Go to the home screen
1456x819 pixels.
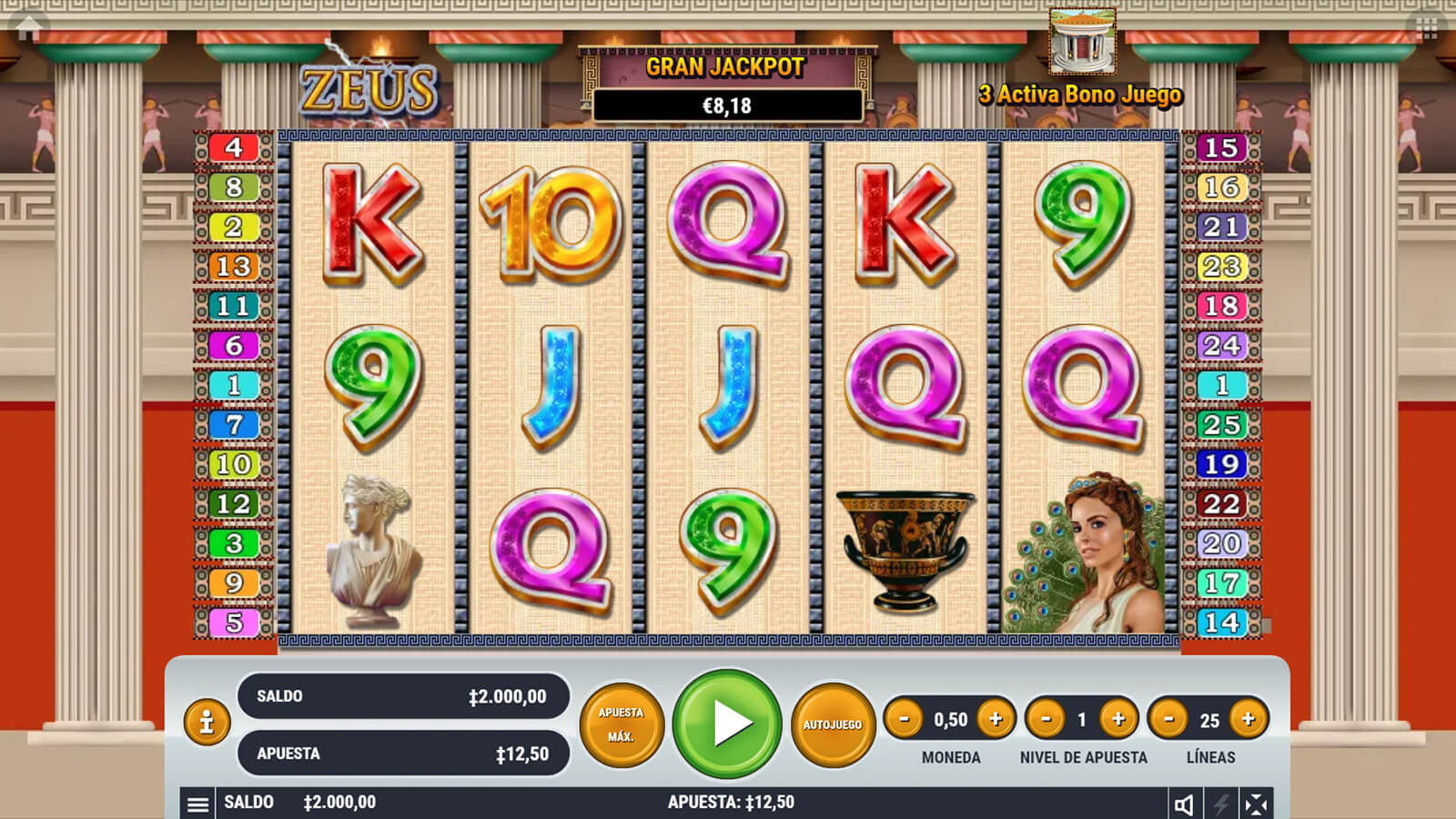click(x=28, y=28)
